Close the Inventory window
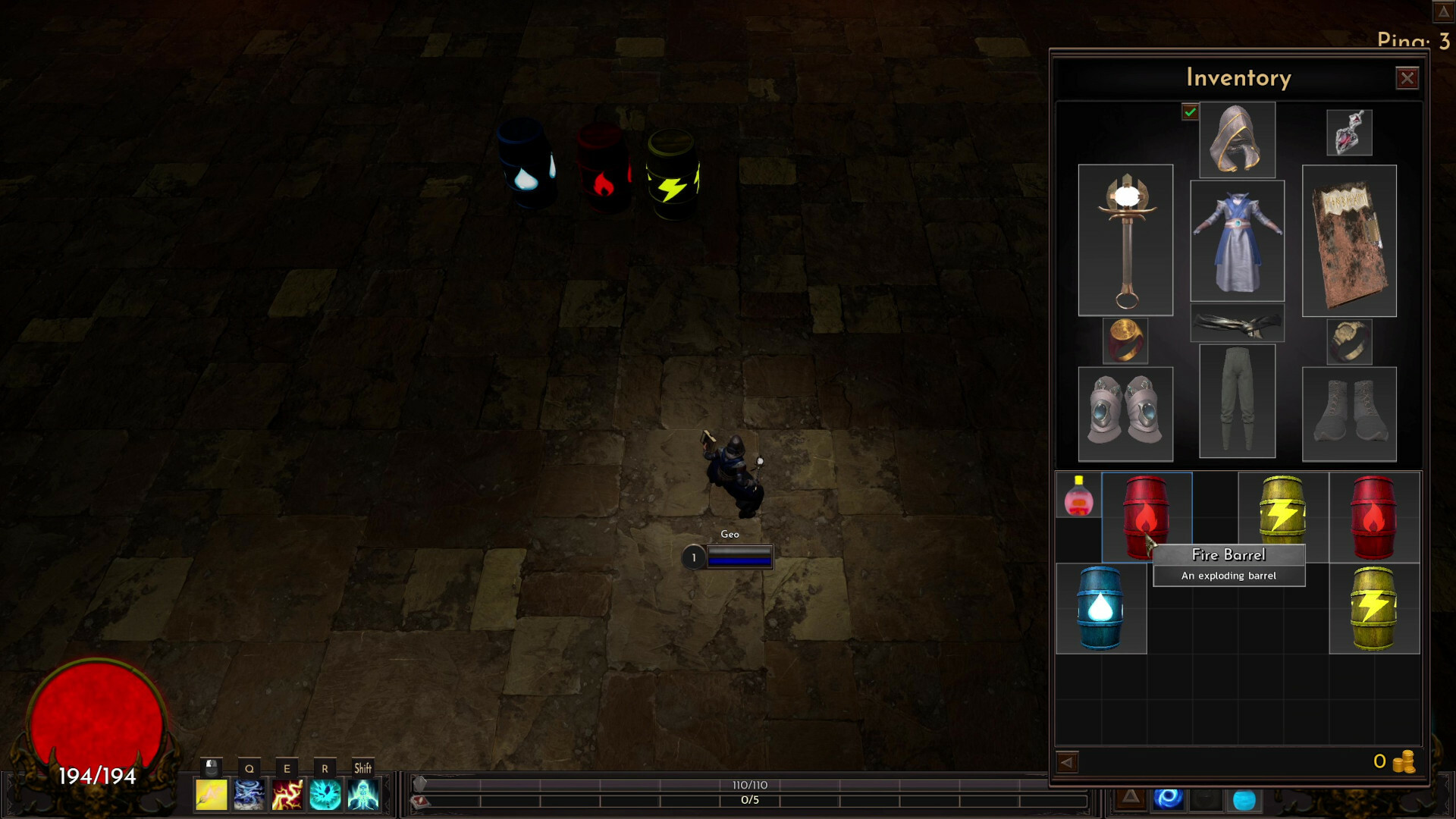The width and height of the screenshot is (1456, 819). point(1408,77)
